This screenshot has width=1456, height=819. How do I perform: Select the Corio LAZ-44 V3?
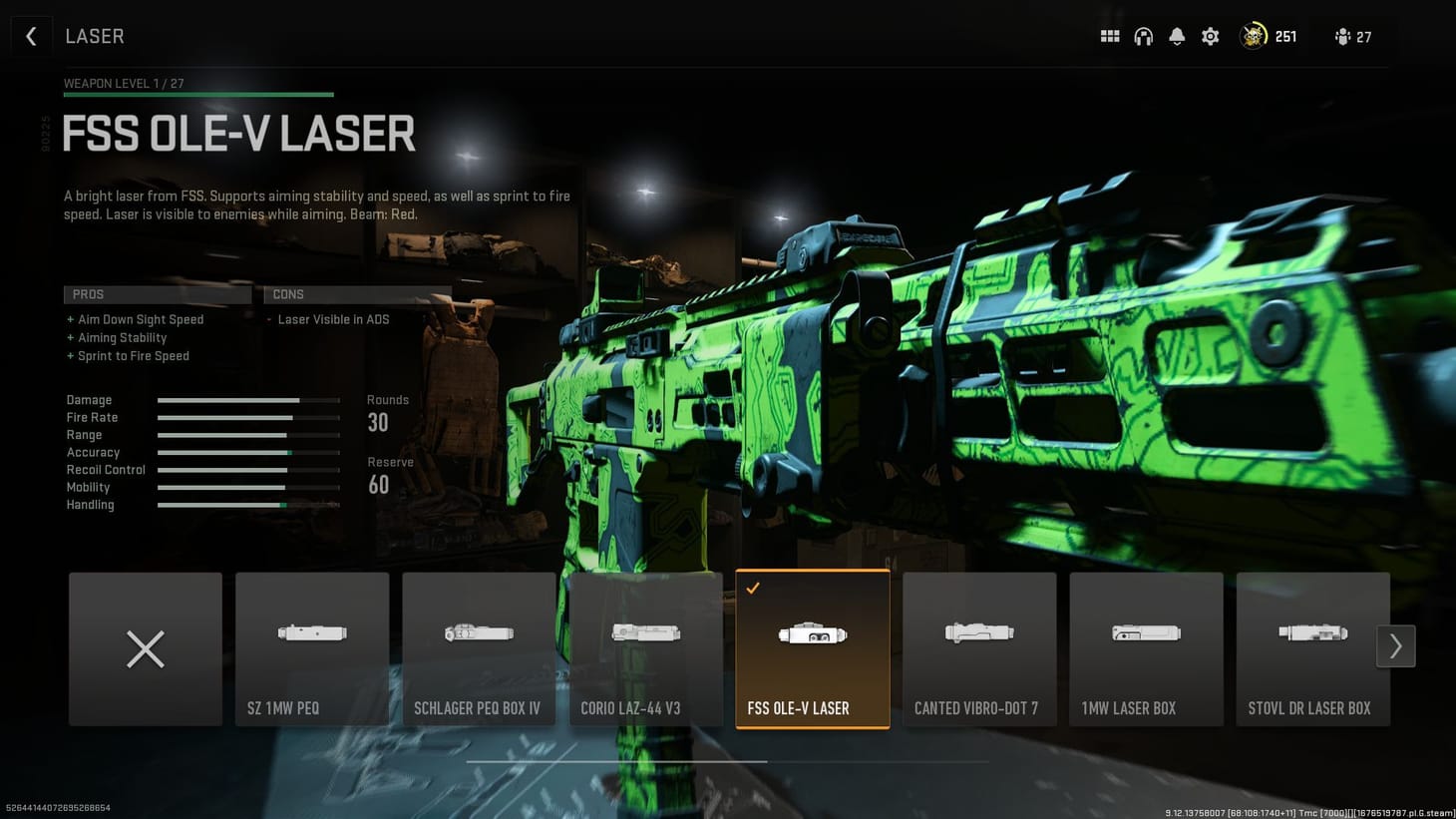[x=645, y=648]
